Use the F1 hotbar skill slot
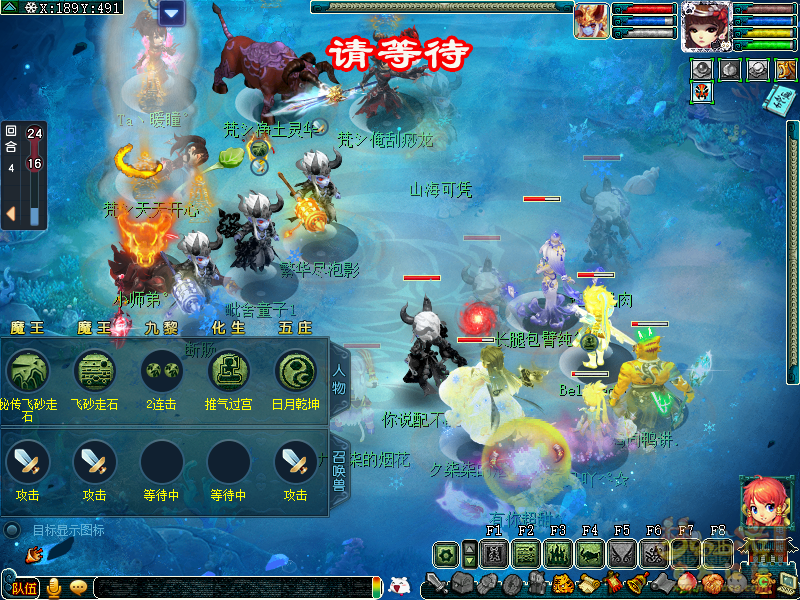The image size is (800, 600). coord(494,553)
